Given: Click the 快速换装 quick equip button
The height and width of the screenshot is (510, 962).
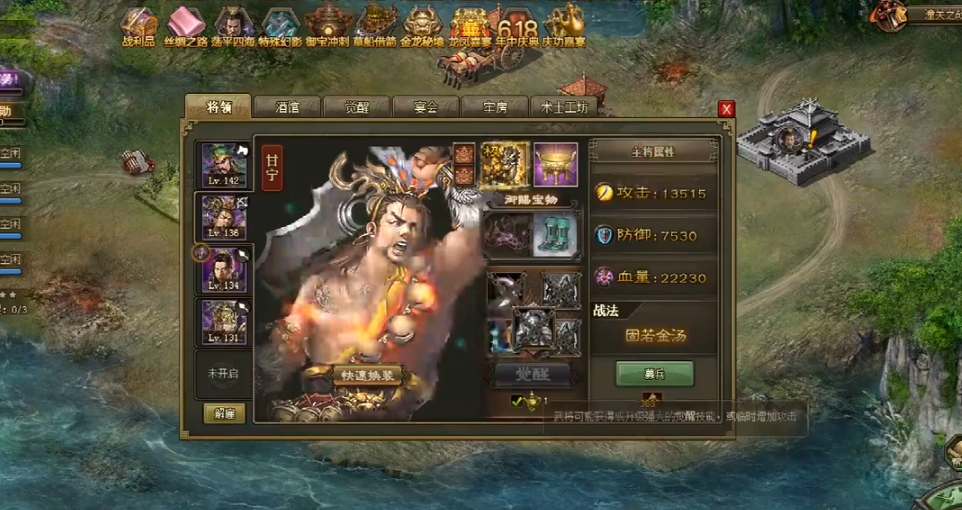Looking at the screenshot, I should 367,375.
